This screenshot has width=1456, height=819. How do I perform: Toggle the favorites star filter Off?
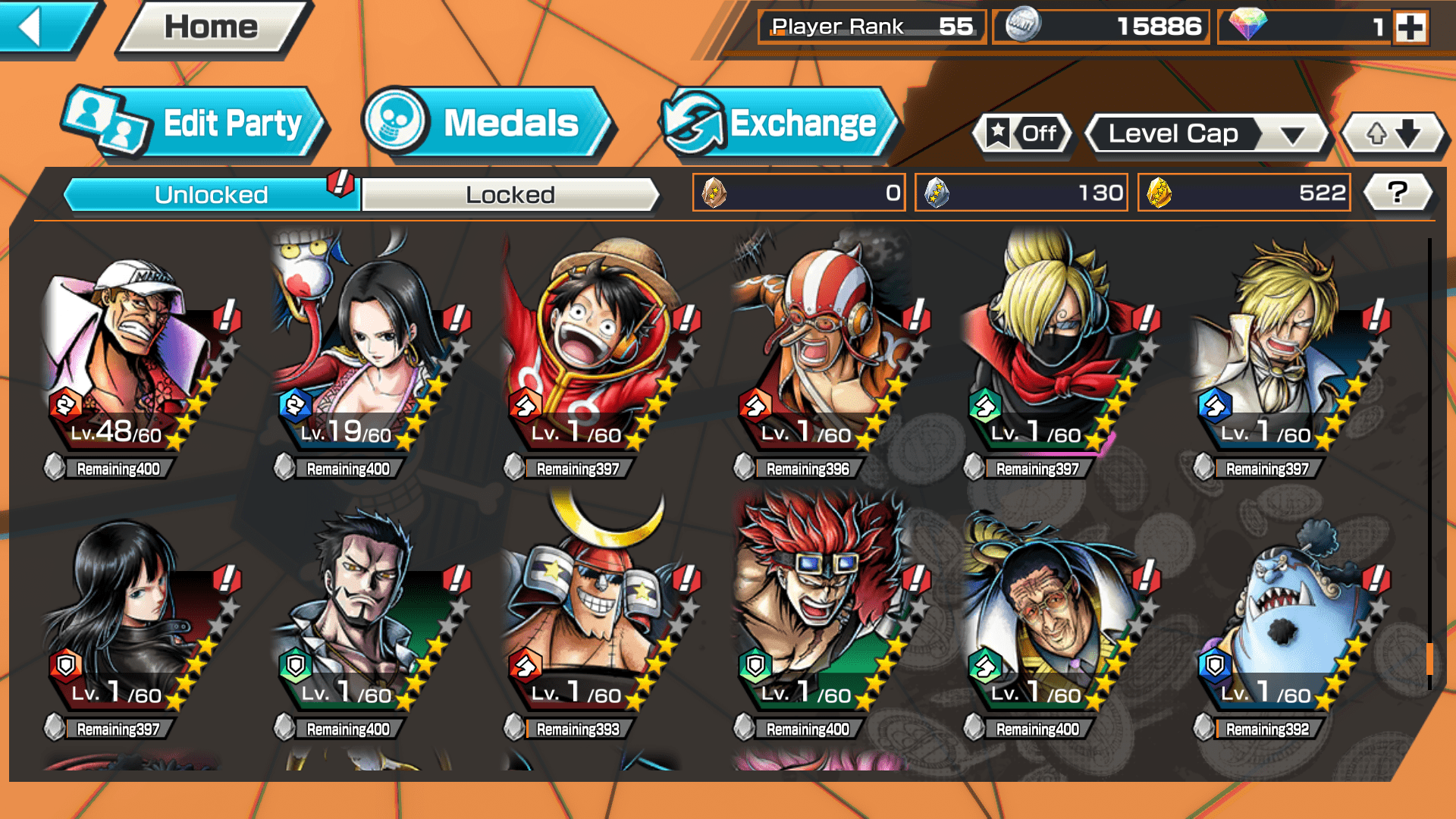[x=1022, y=134]
